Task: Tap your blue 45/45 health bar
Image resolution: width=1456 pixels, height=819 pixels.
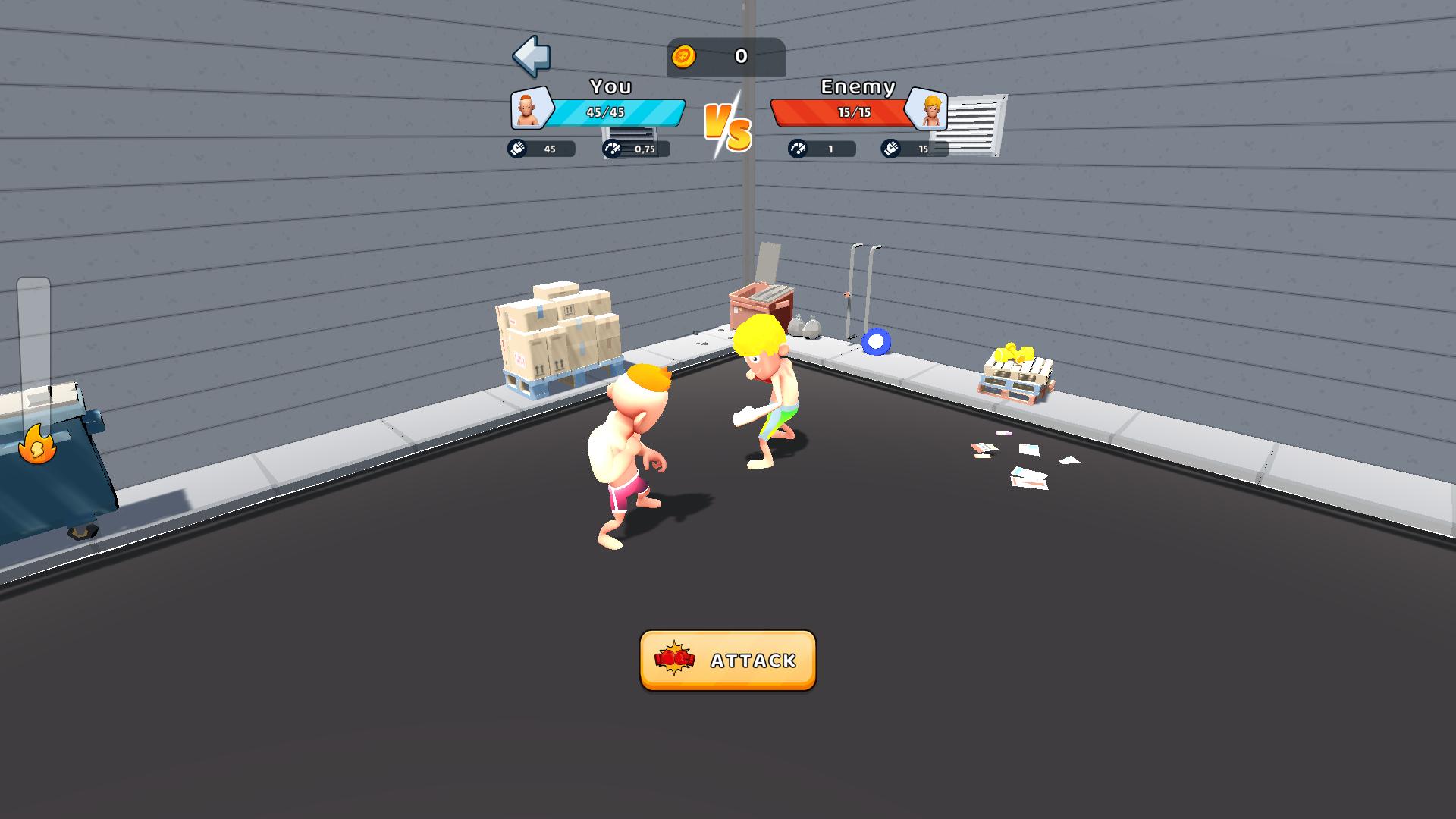Action: pyautogui.click(x=622, y=114)
